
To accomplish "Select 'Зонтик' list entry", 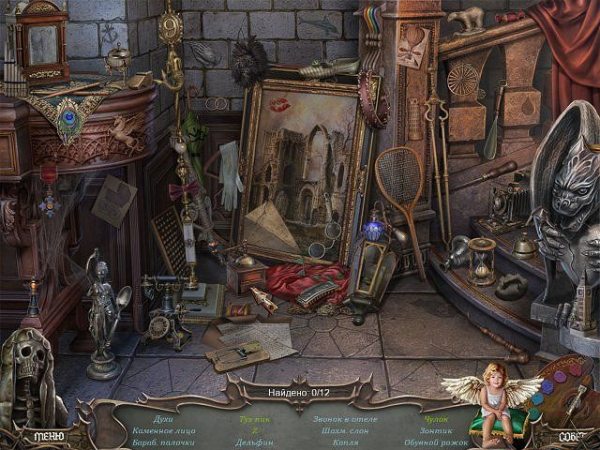I will tap(436, 429).
